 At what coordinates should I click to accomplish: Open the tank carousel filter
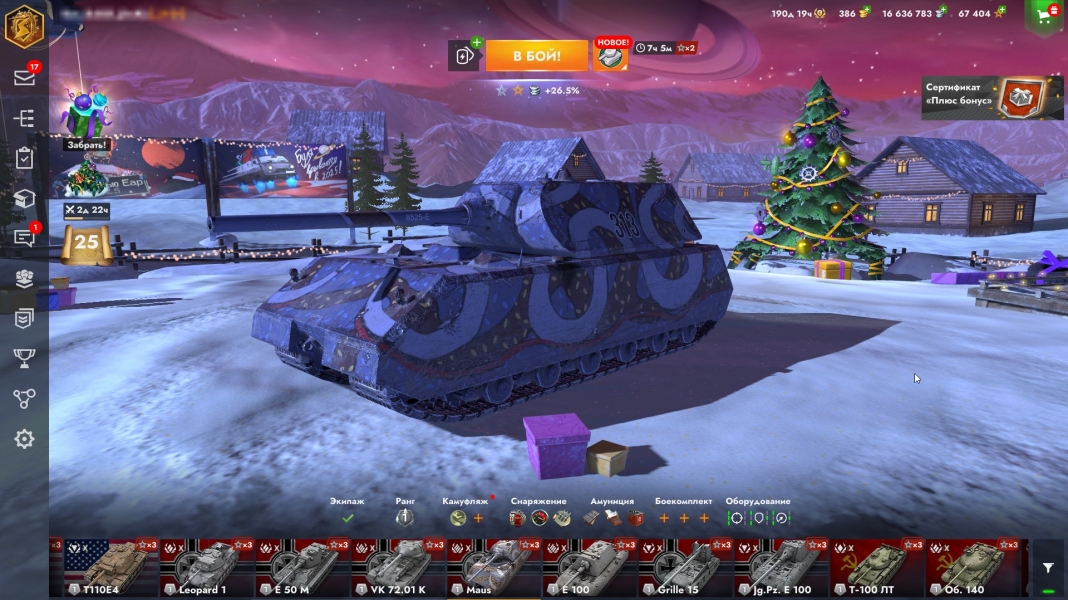tap(1048, 567)
